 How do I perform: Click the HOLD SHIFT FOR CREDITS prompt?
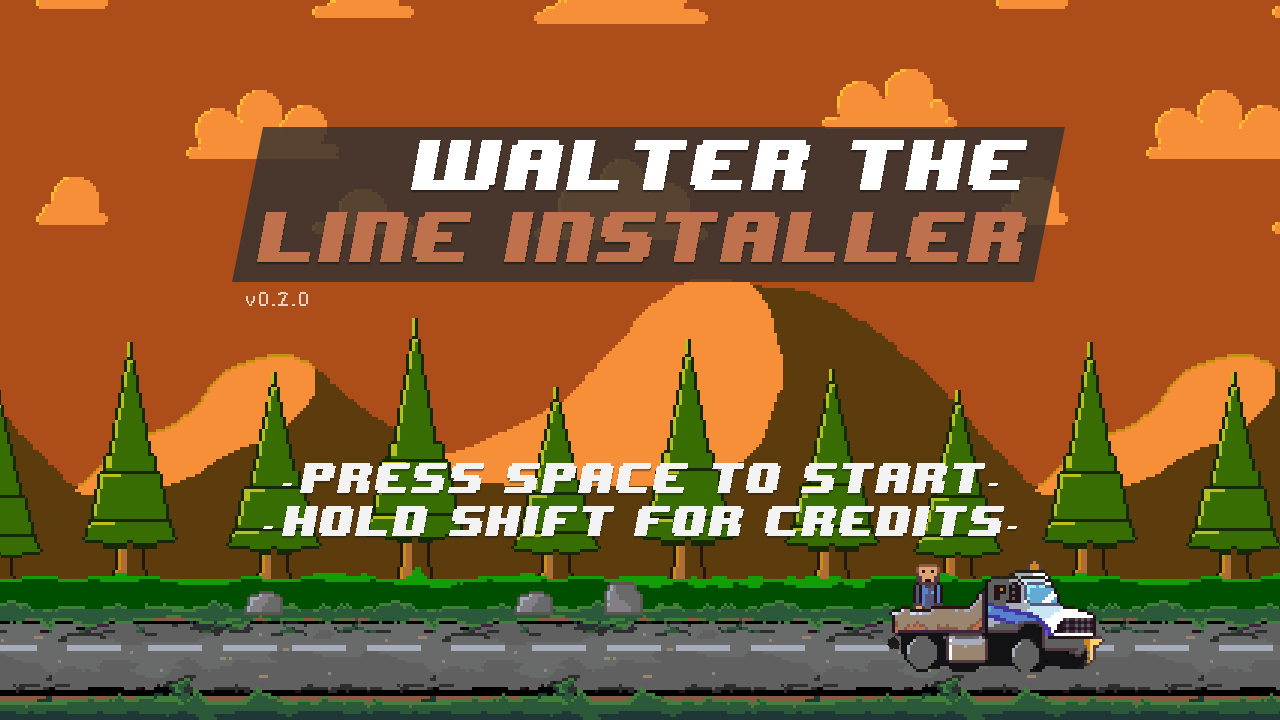640,519
